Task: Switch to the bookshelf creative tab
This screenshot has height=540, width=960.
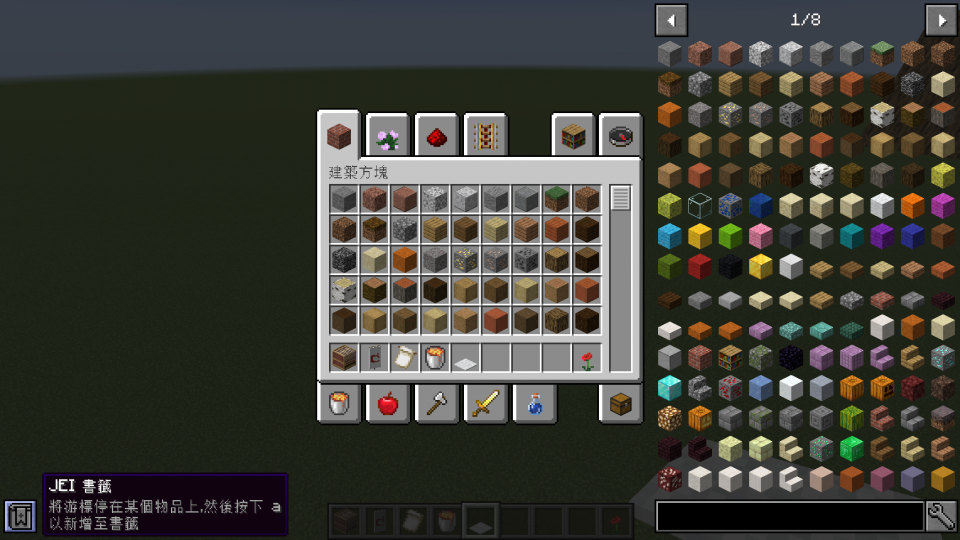Action: click(572, 136)
